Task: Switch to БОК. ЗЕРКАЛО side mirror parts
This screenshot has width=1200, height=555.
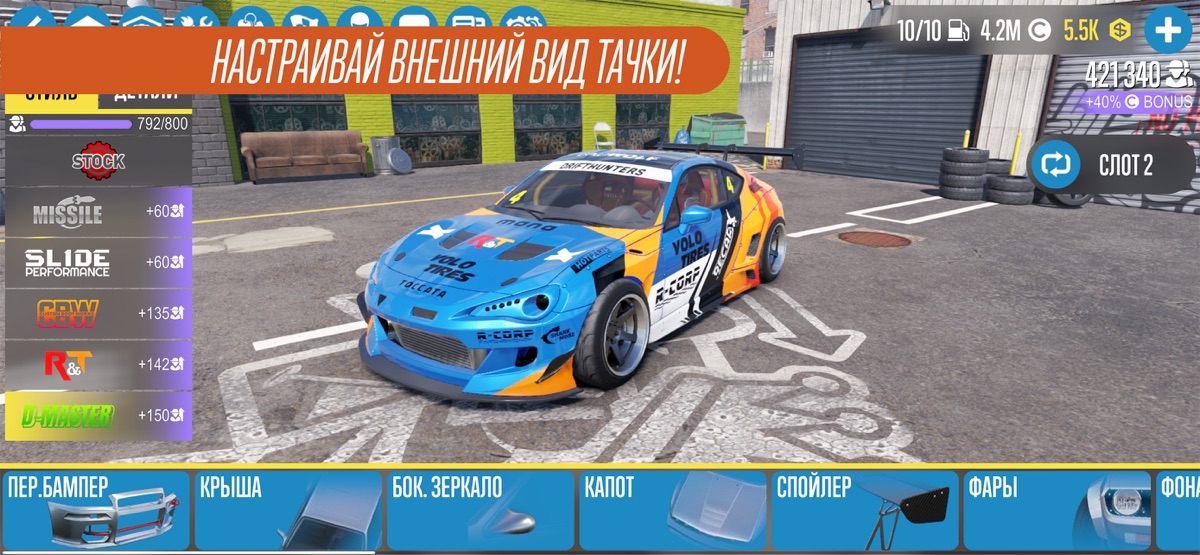Action: tap(480, 511)
